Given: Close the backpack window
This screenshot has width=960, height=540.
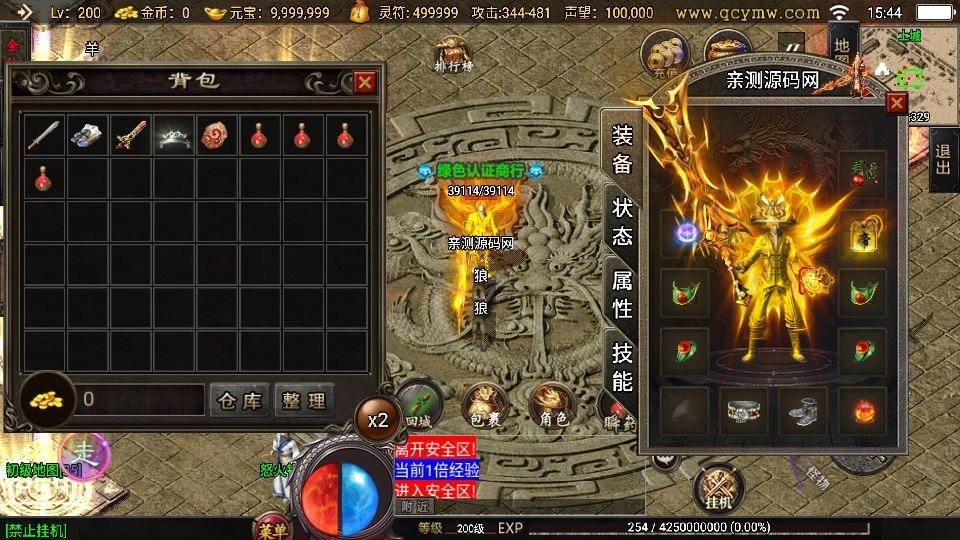Looking at the screenshot, I should pos(365,82).
